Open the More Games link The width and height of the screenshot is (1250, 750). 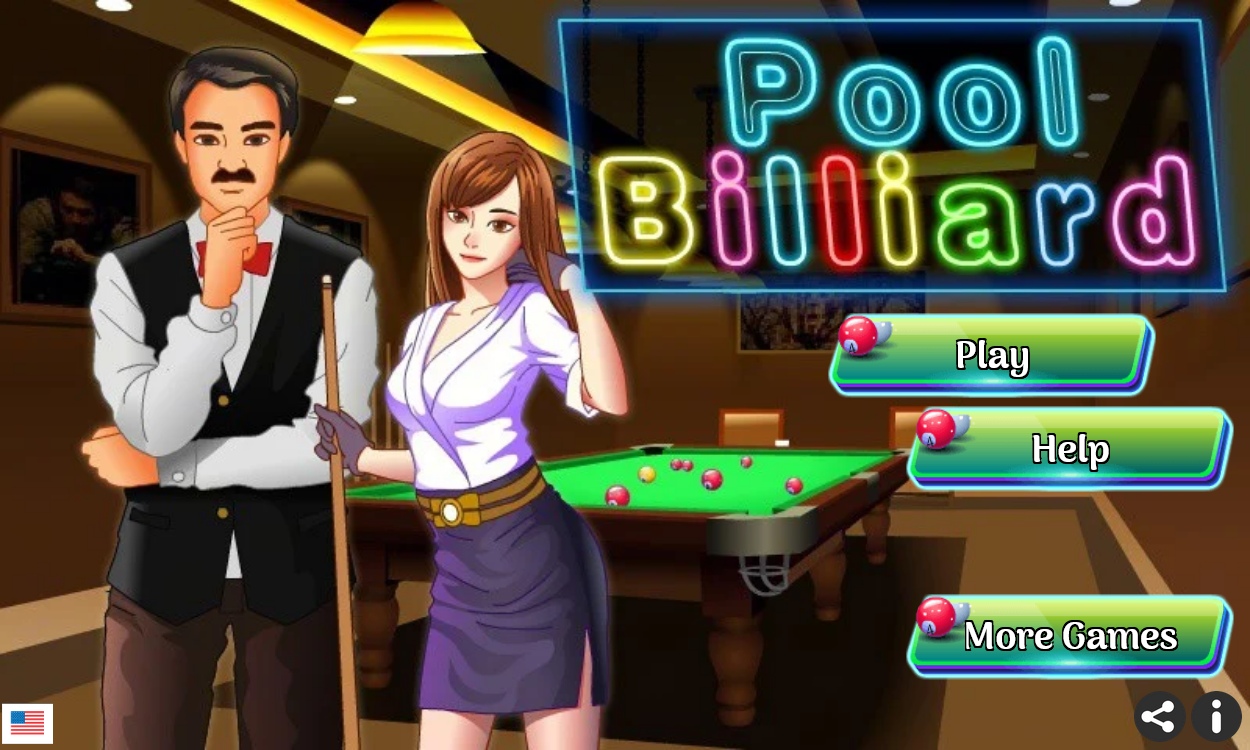click(1069, 636)
